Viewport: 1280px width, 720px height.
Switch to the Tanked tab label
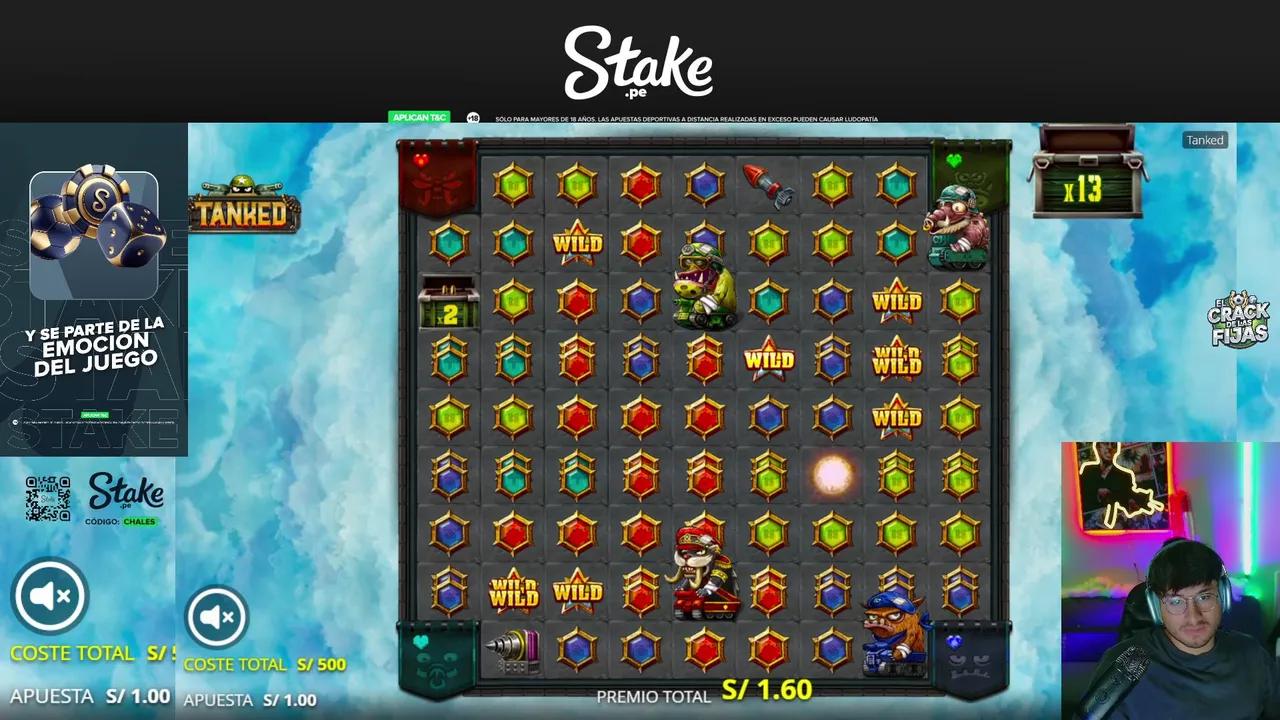pyautogui.click(x=1204, y=140)
